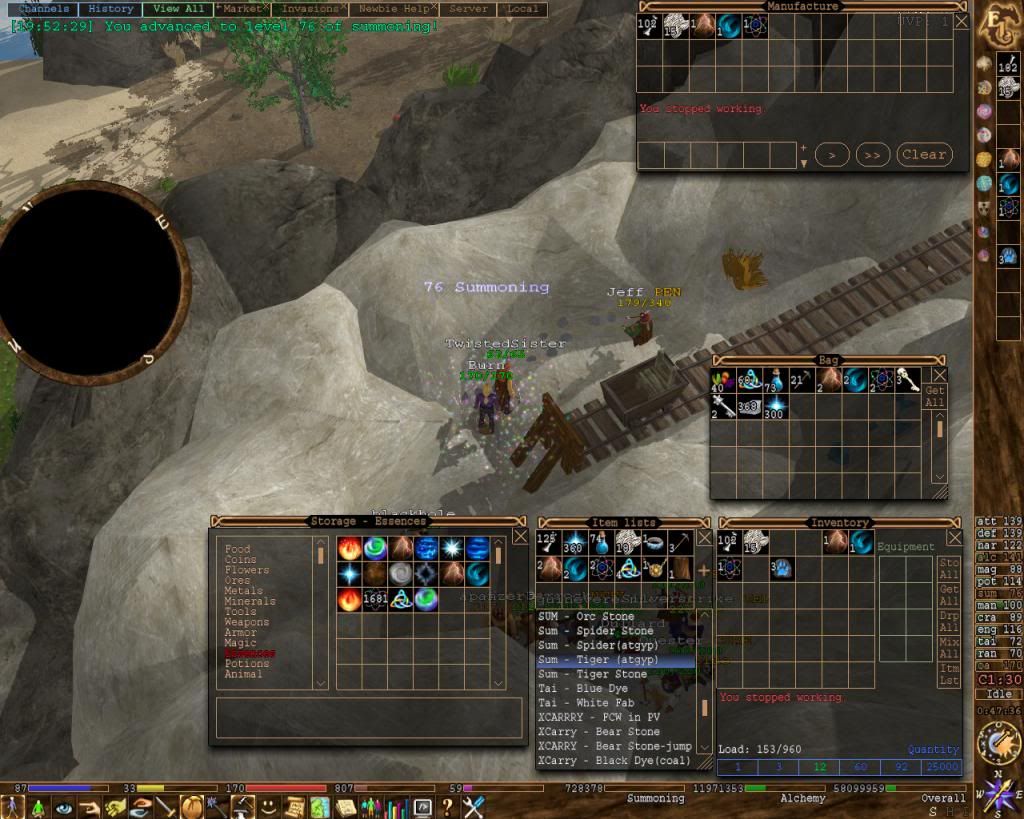Click Get All in the Bag window

[935, 397]
